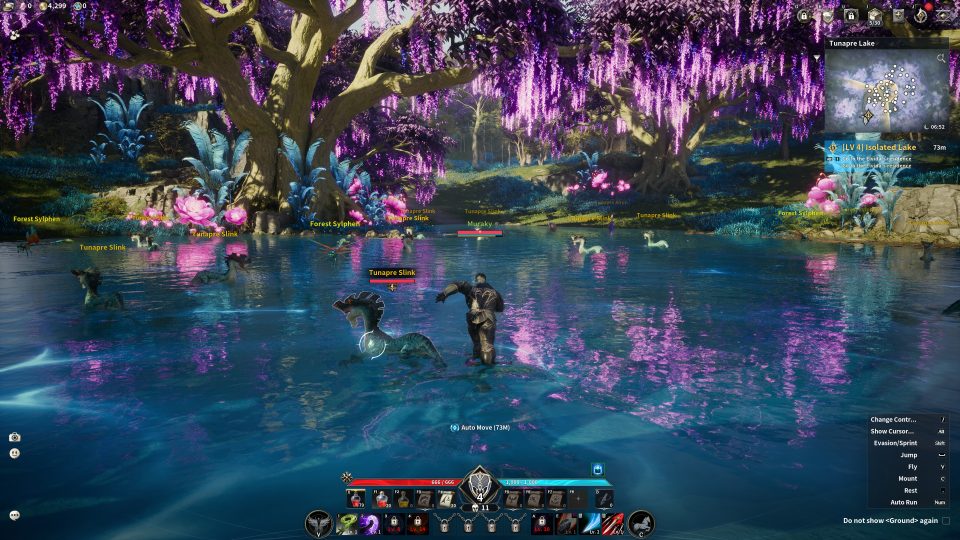Open the camera screenshot mode

tap(14, 437)
